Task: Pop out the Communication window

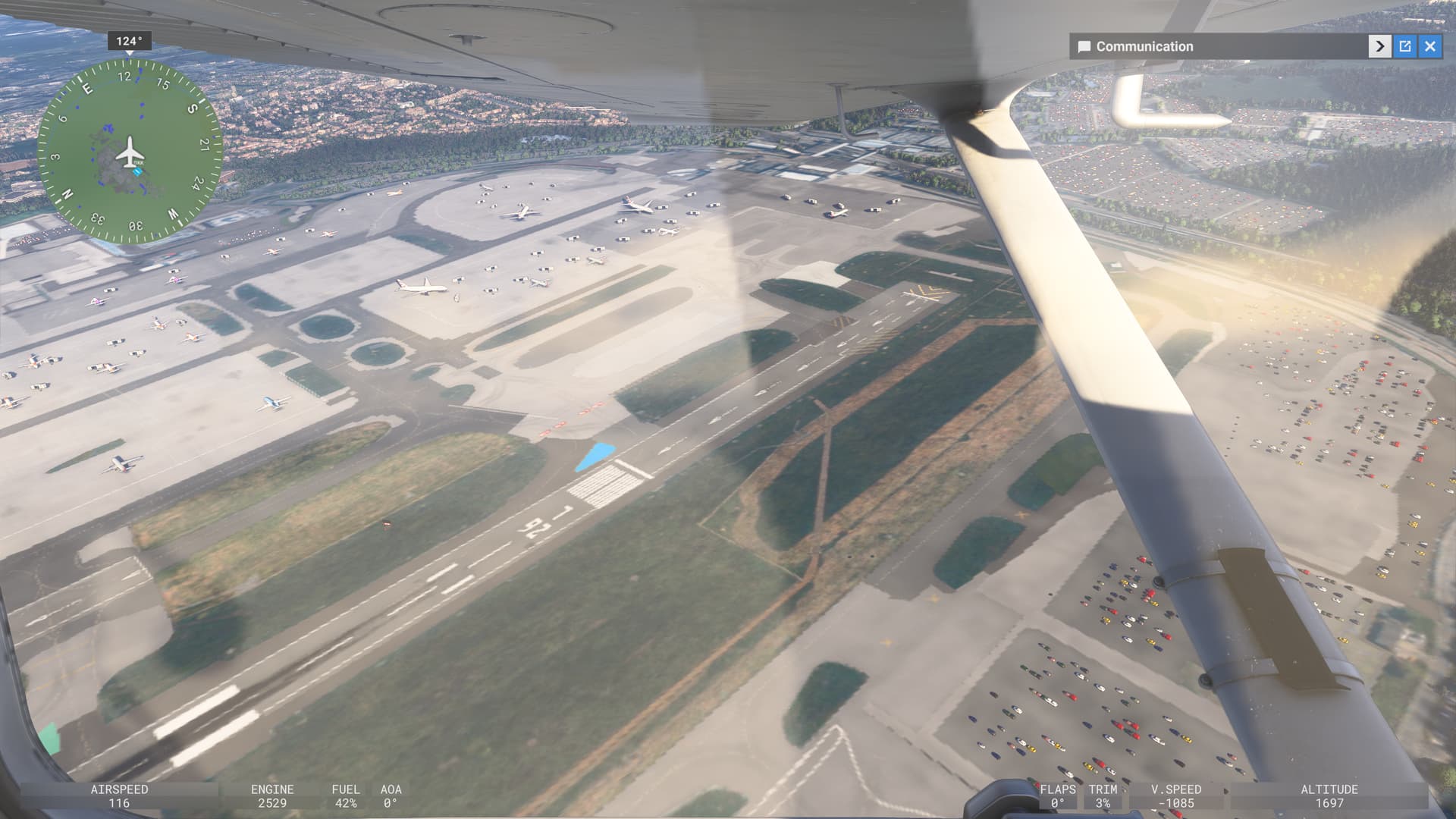Action: pos(1405,46)
